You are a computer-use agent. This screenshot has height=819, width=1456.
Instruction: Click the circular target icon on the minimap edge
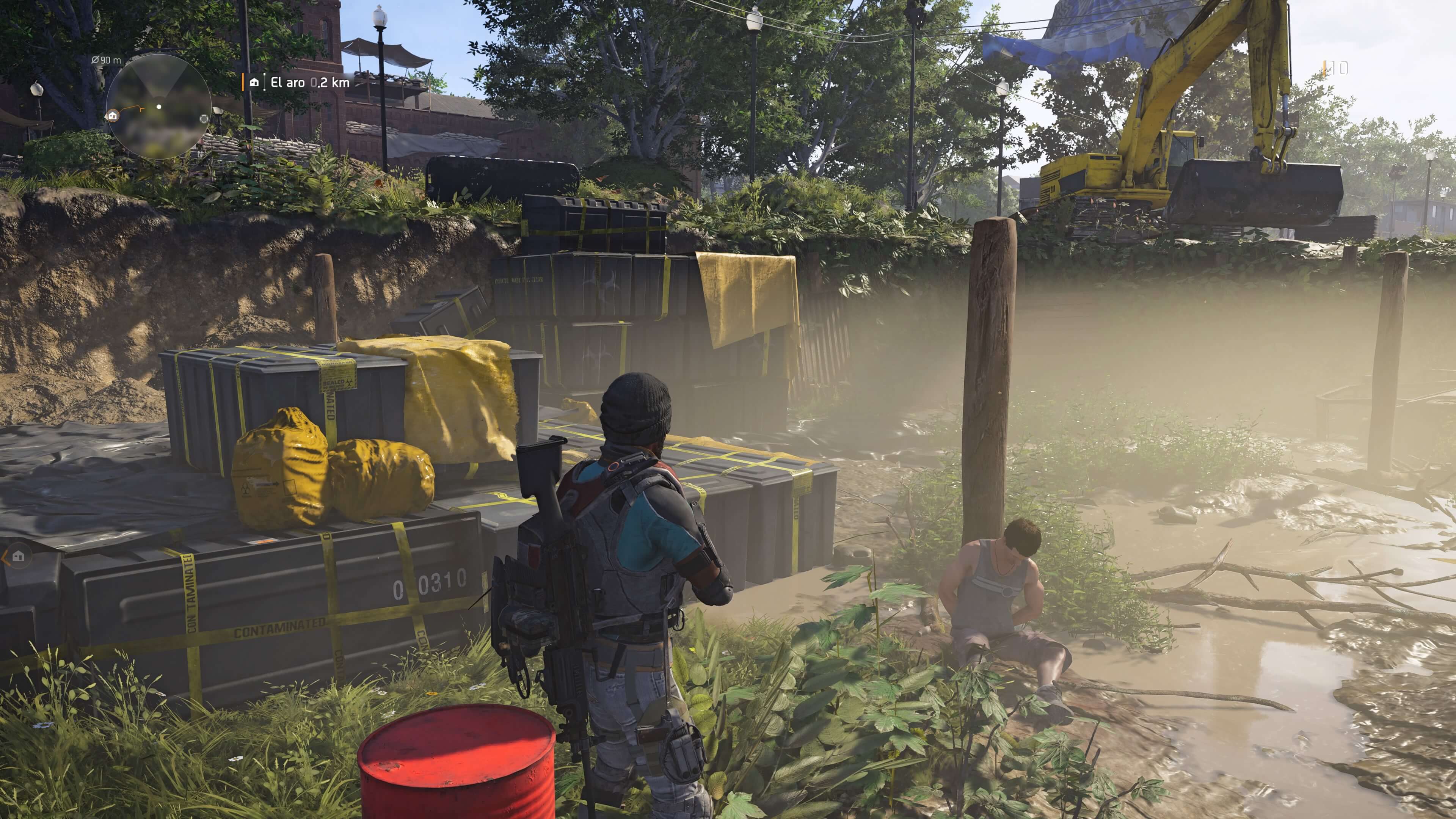point(204,119)
